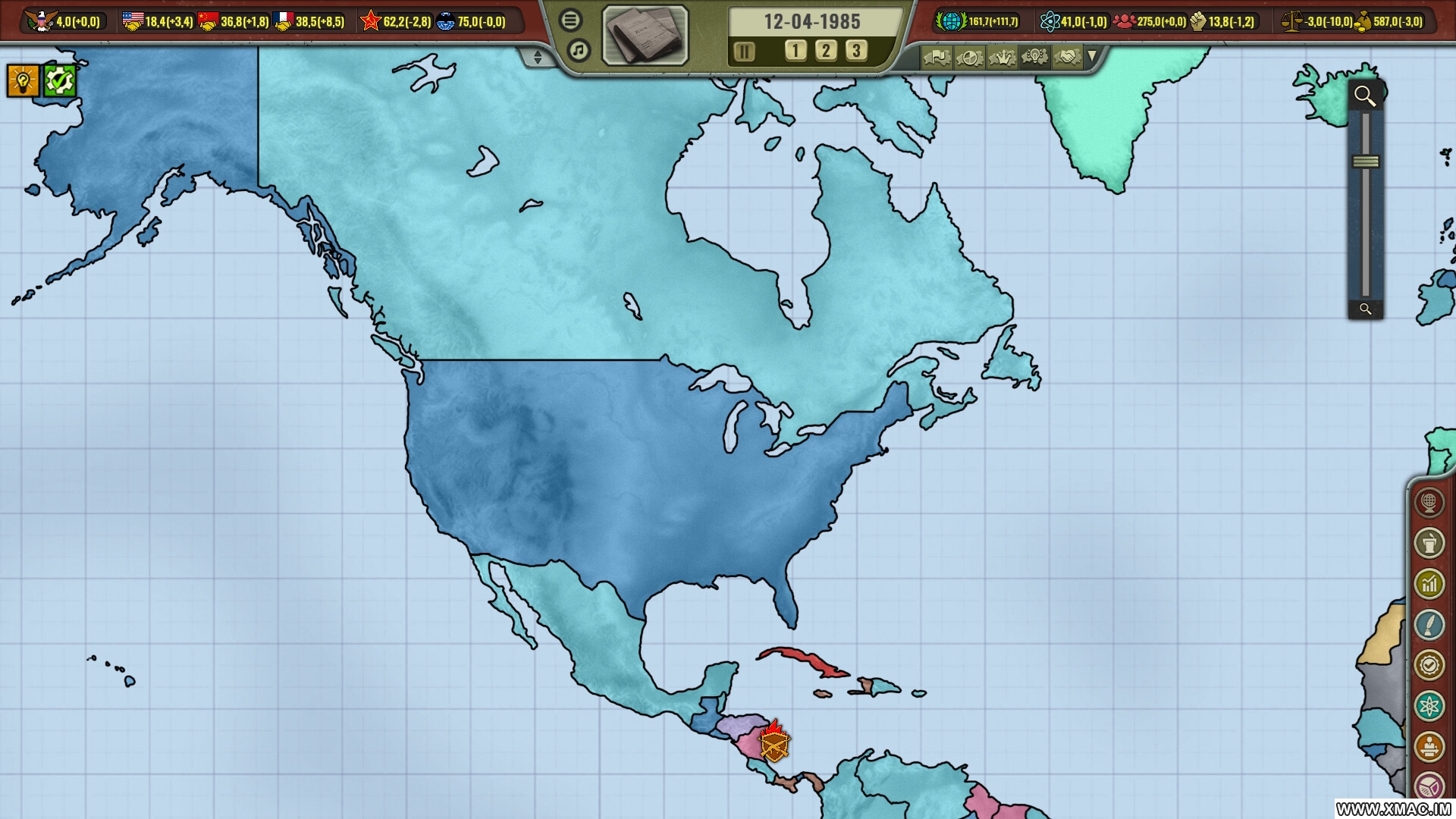Click the pie chart gear toolbar icon
This screenshot has height=819, width=1456.
pyautogui.click(x=969, y=57)
